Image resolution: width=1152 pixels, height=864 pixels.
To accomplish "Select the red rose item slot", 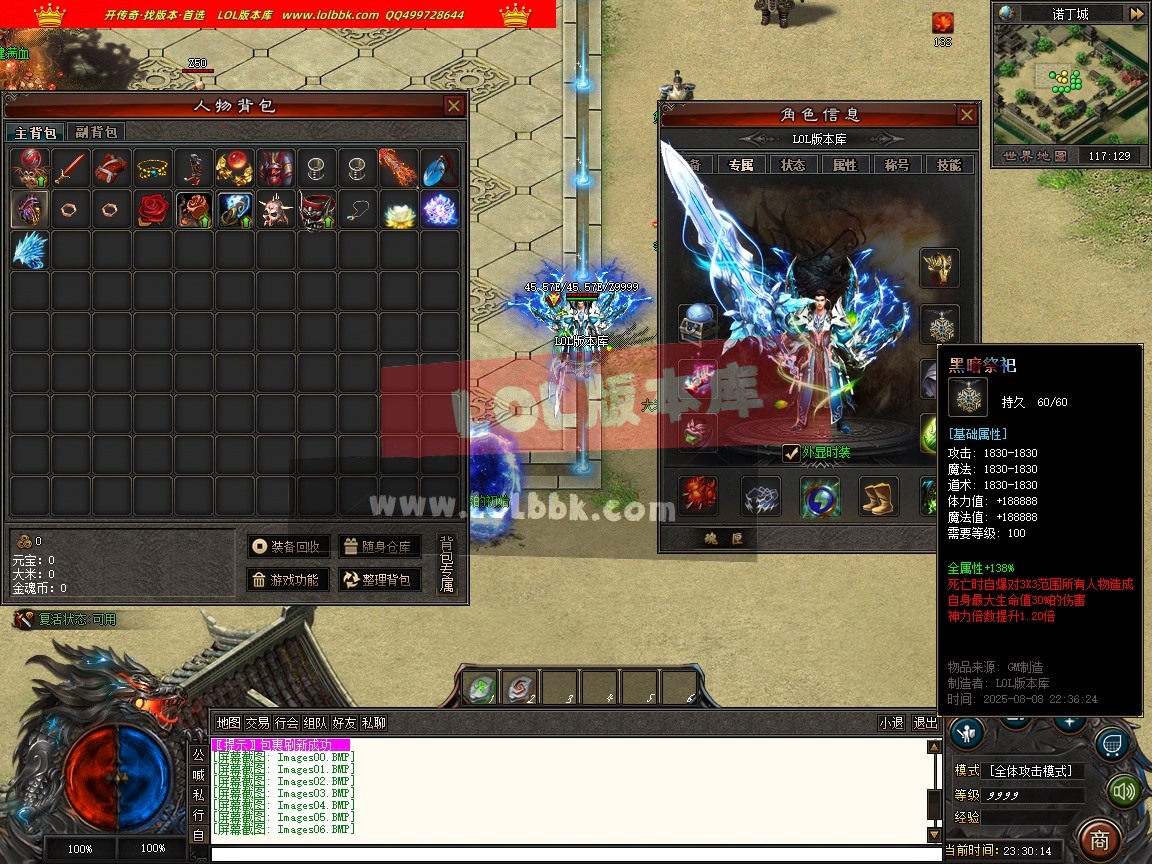I will 153,209.
